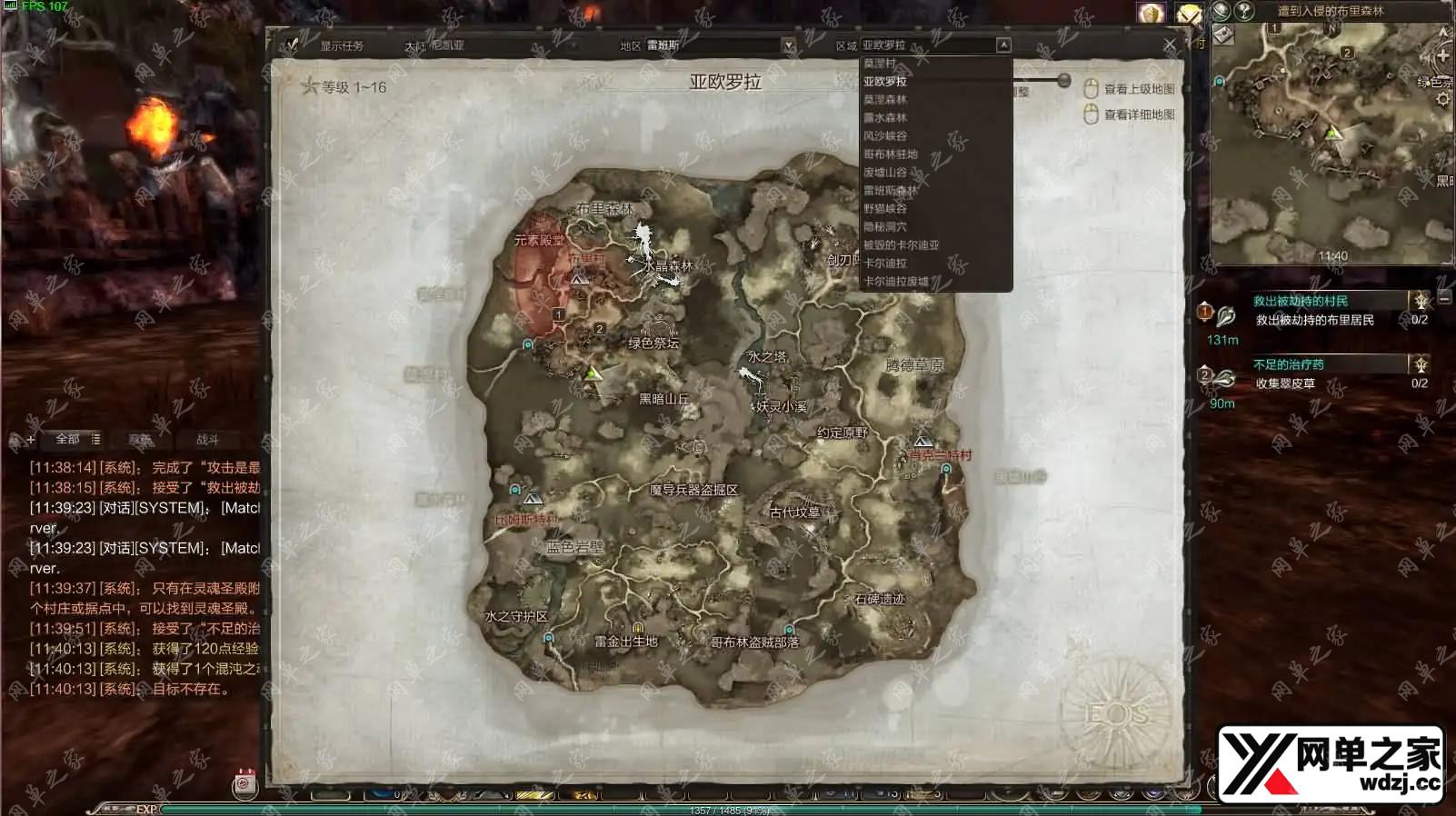Select 隐秘洞穴 in the region list
This screenshot has width=1456, height=816.
click(885, 227)
